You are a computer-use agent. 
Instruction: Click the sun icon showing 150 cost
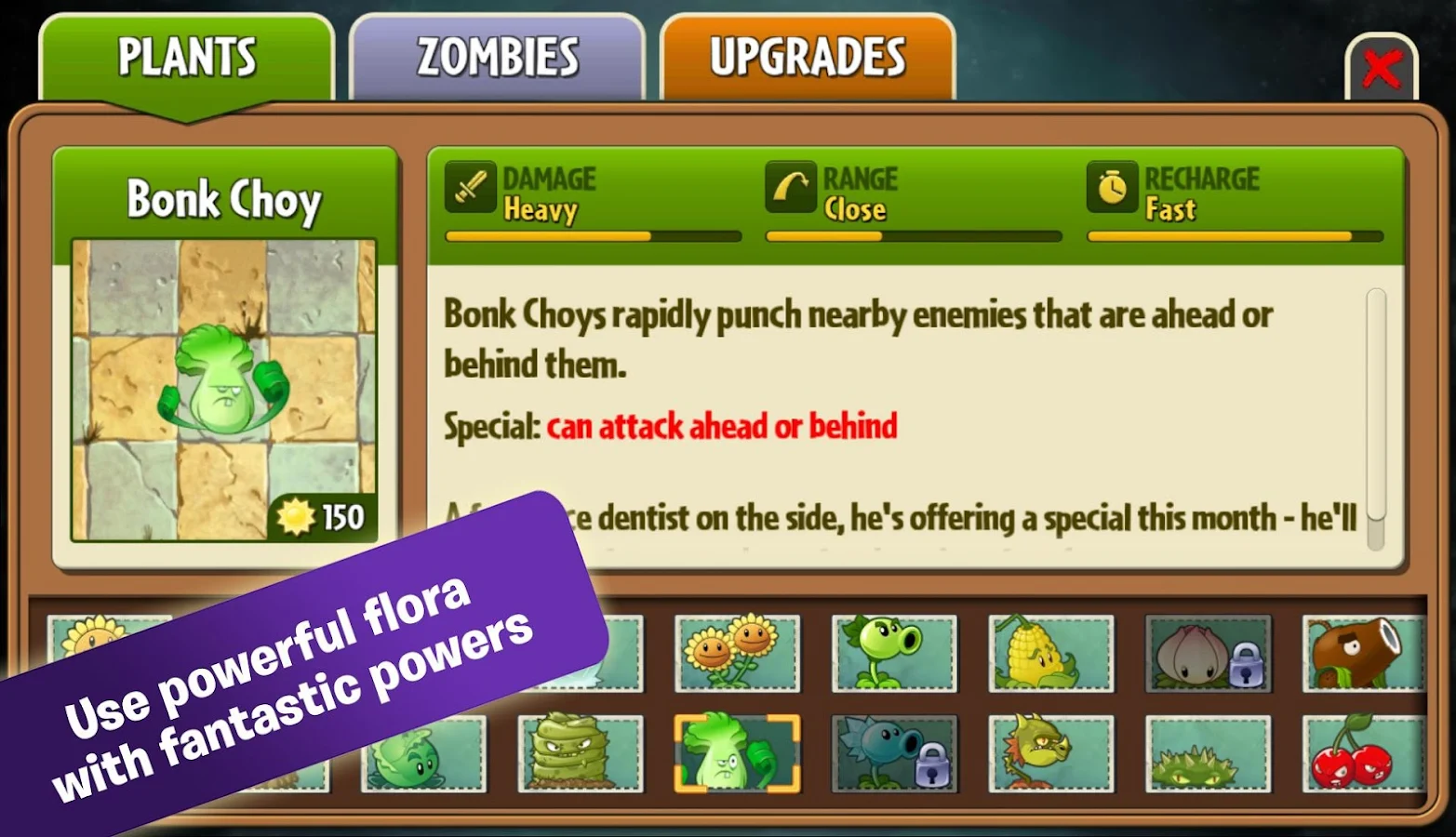click(296, 515)
